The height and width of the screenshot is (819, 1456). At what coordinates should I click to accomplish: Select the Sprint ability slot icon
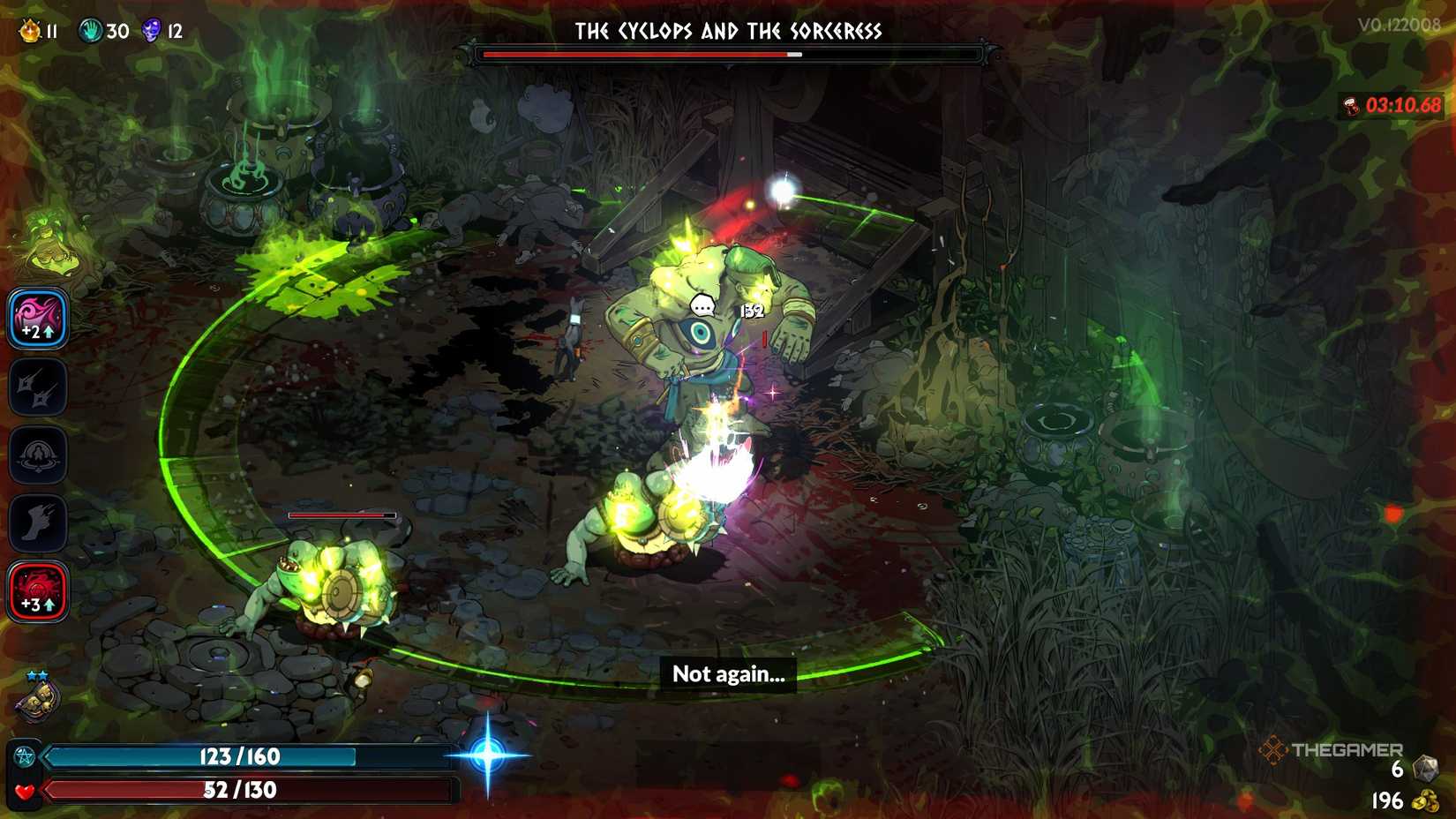pos(37,521)
